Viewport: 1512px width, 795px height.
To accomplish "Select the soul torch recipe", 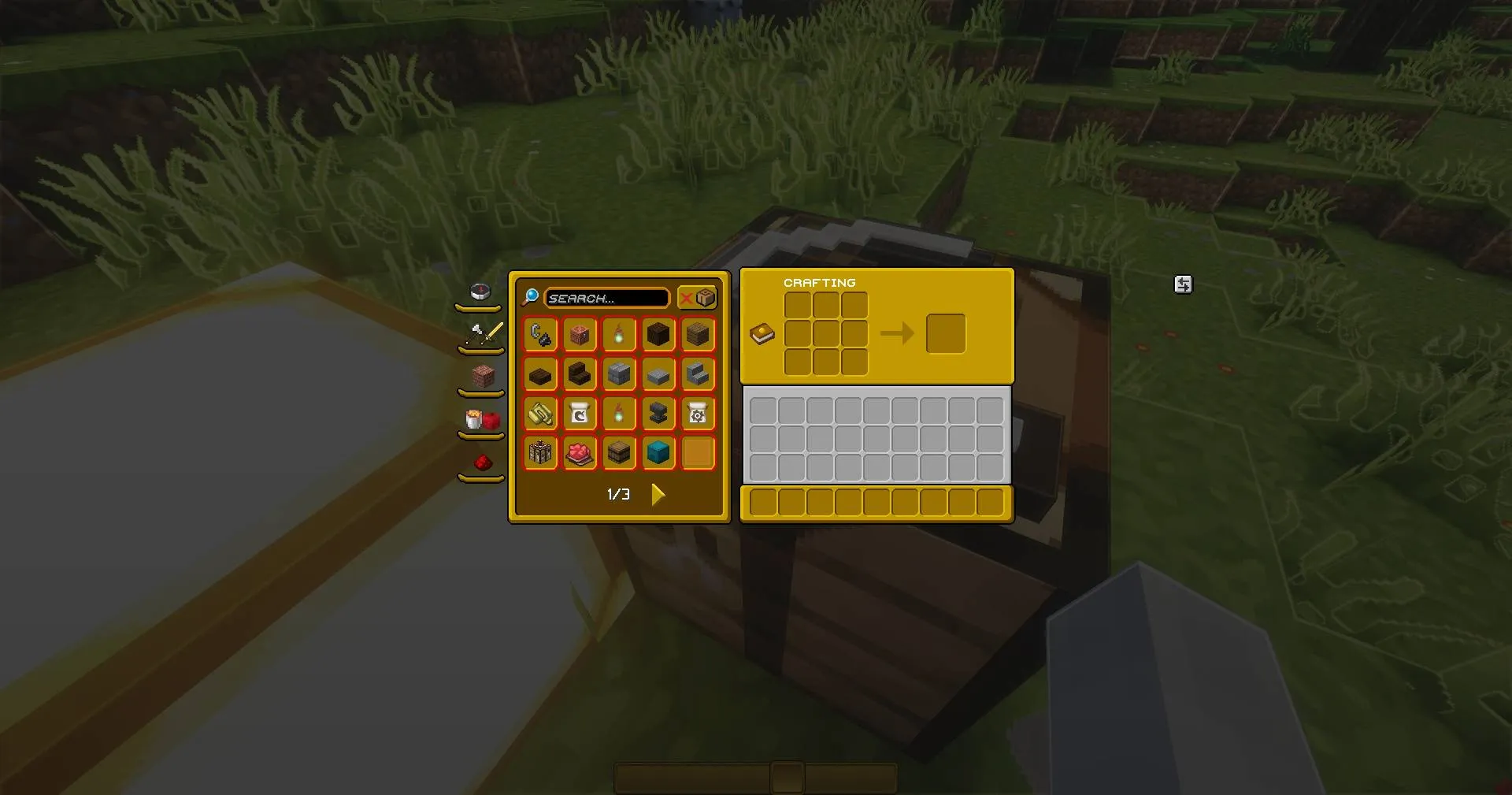I will (619, 334).
